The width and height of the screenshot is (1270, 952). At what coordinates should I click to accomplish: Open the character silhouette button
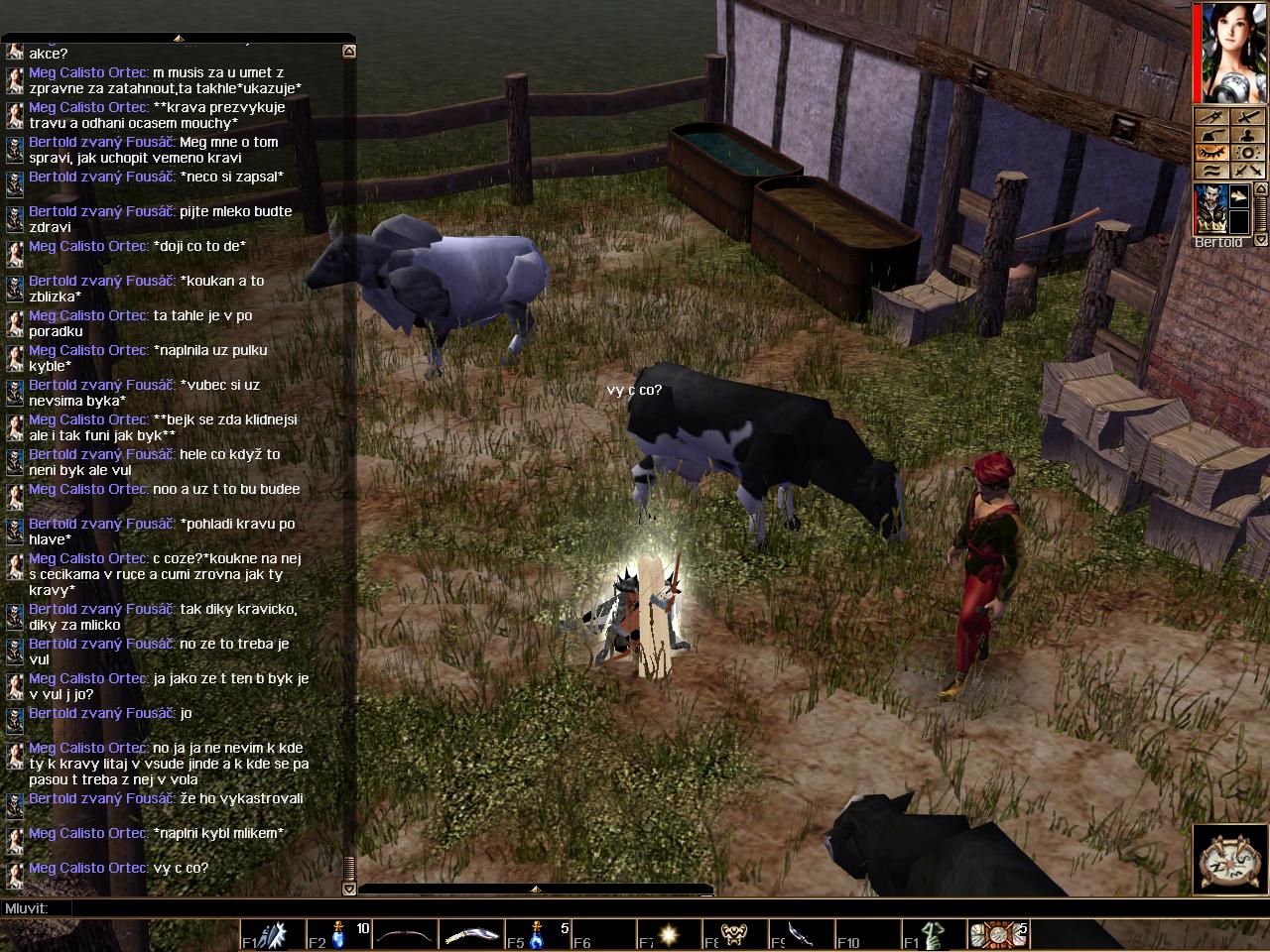click(1248, 134)
